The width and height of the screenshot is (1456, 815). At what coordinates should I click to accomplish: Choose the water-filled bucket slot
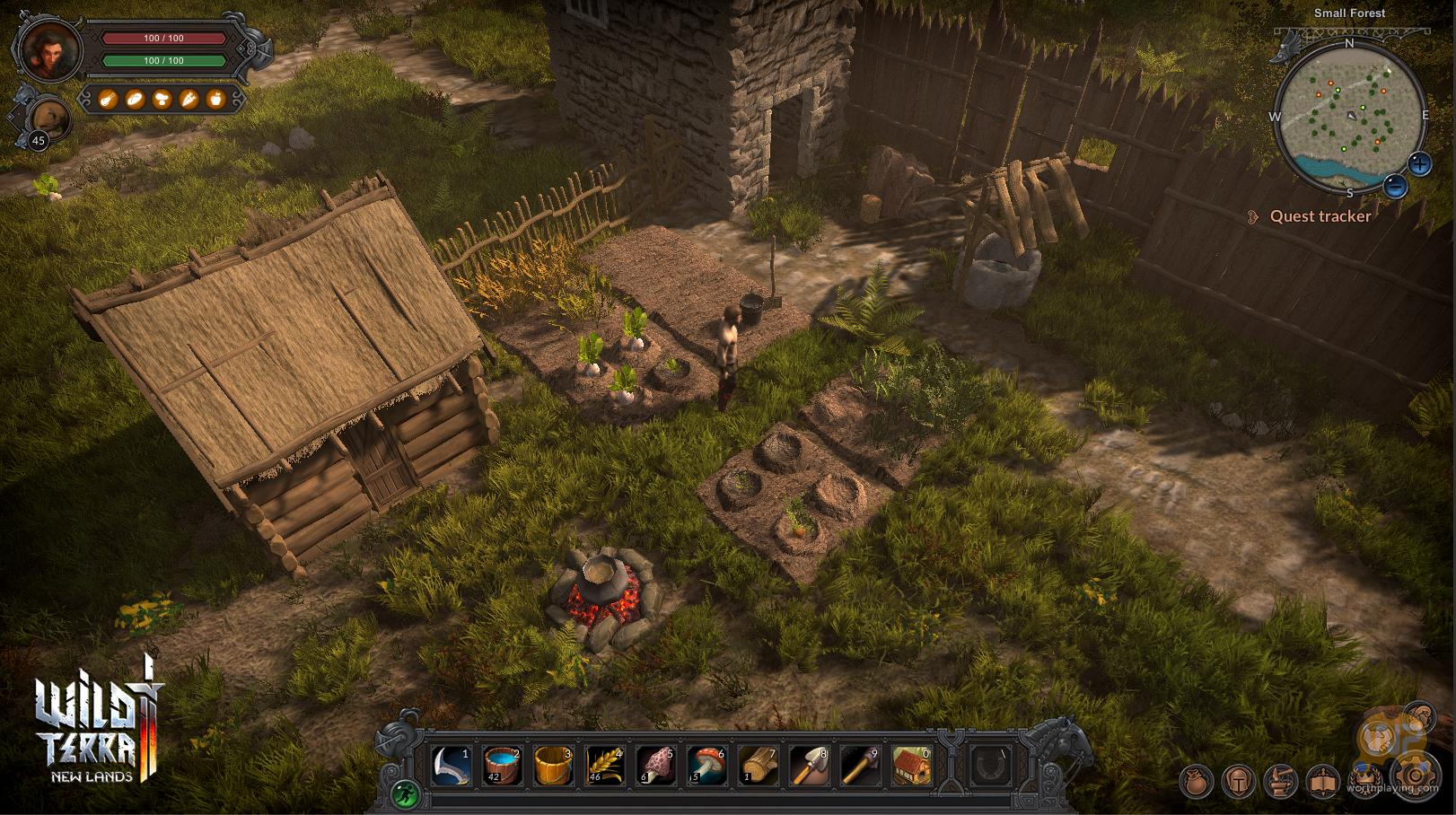click(x=503, y=767)
